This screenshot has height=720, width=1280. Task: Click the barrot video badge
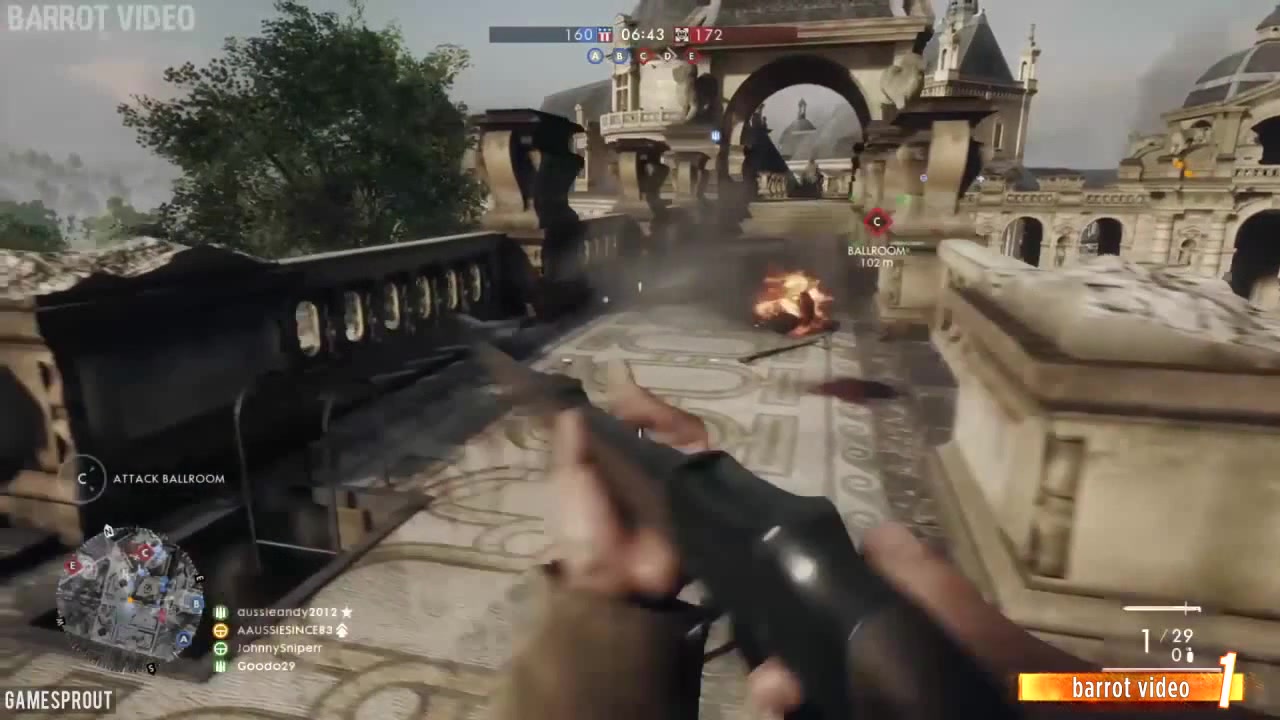pos(1131,688)
